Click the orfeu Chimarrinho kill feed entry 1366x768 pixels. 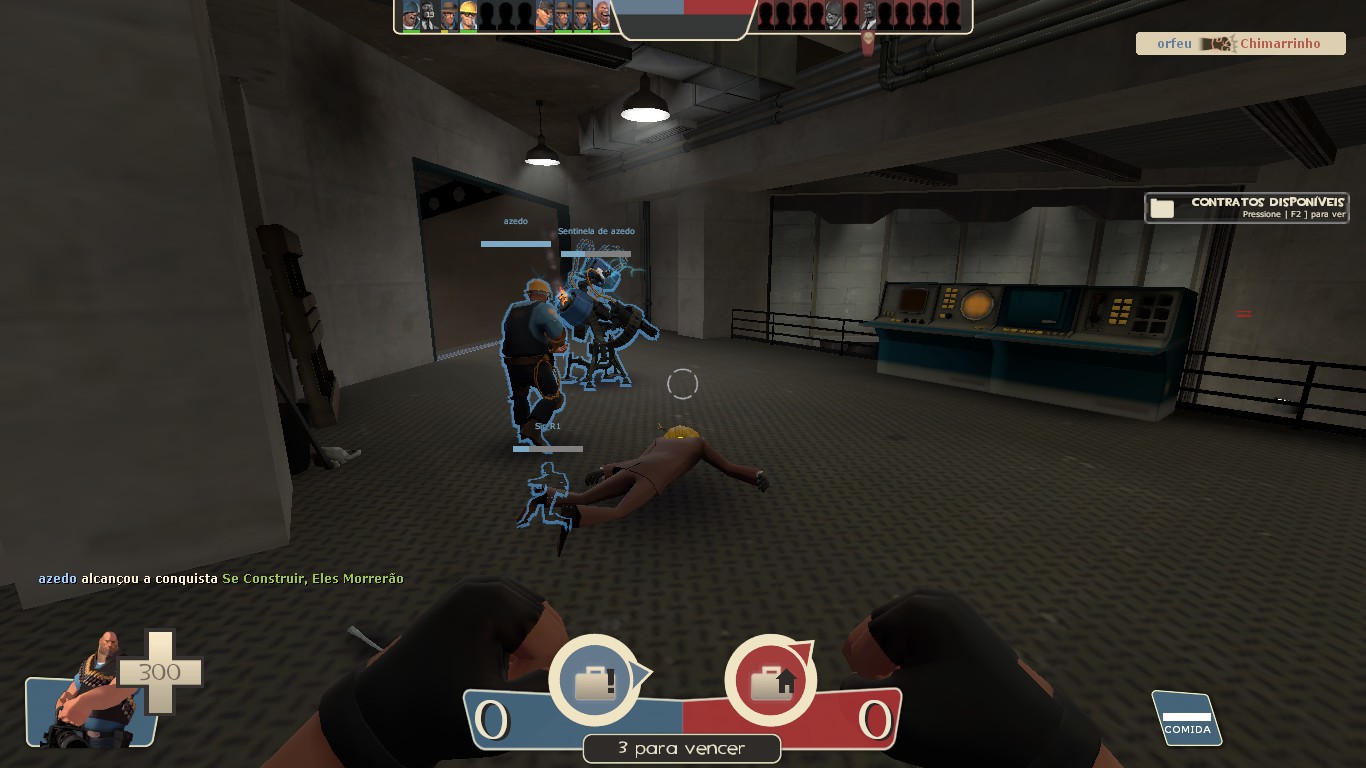tap(1240, 44)
